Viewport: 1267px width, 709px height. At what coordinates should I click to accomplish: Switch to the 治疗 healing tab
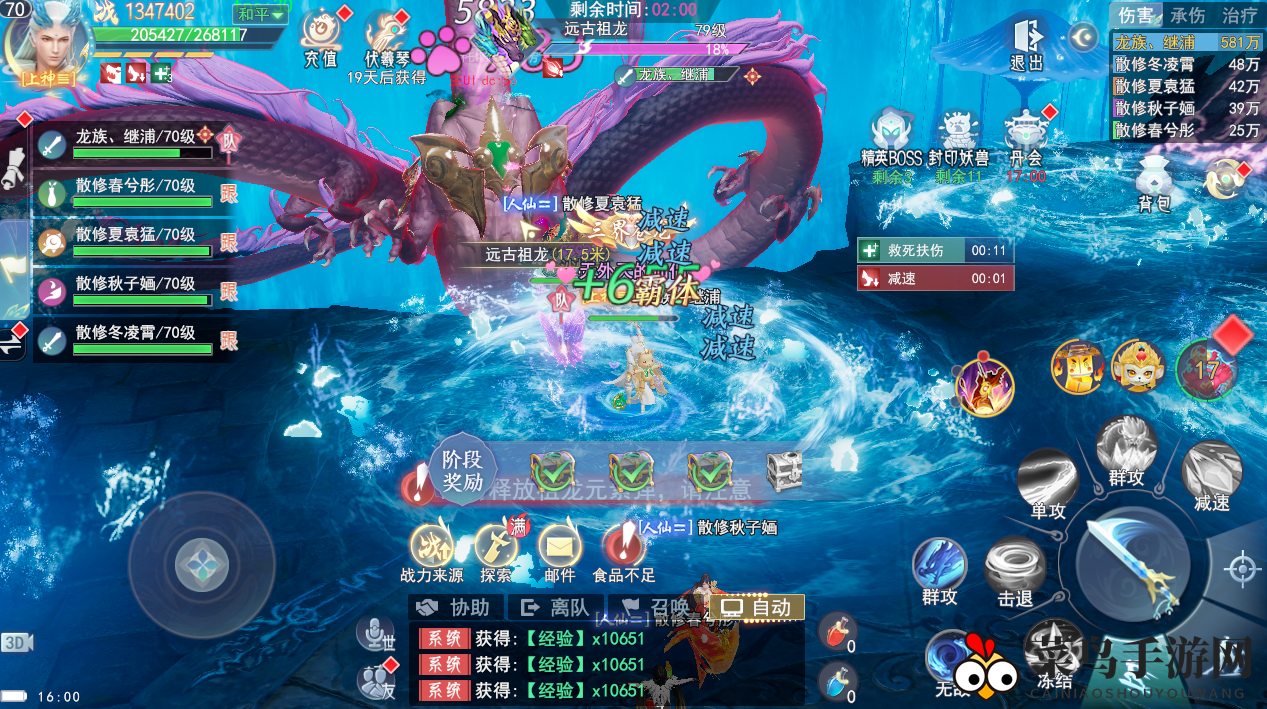coord(1239,16)
